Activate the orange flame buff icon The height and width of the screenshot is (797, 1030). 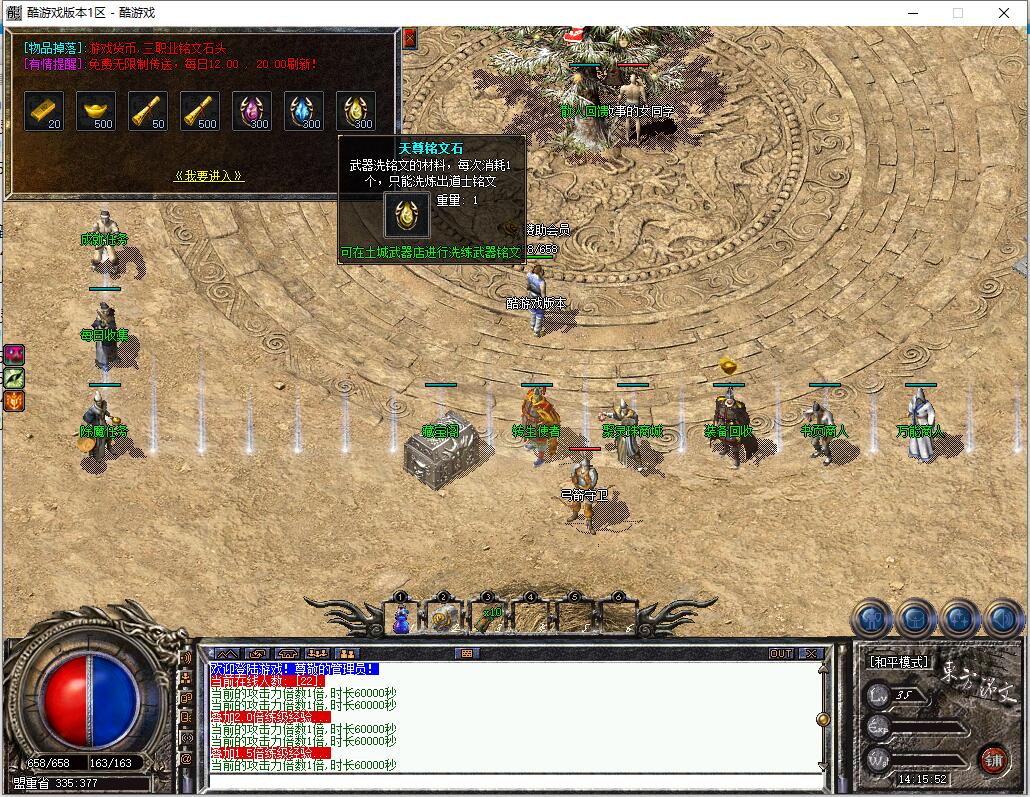(14, 402)
